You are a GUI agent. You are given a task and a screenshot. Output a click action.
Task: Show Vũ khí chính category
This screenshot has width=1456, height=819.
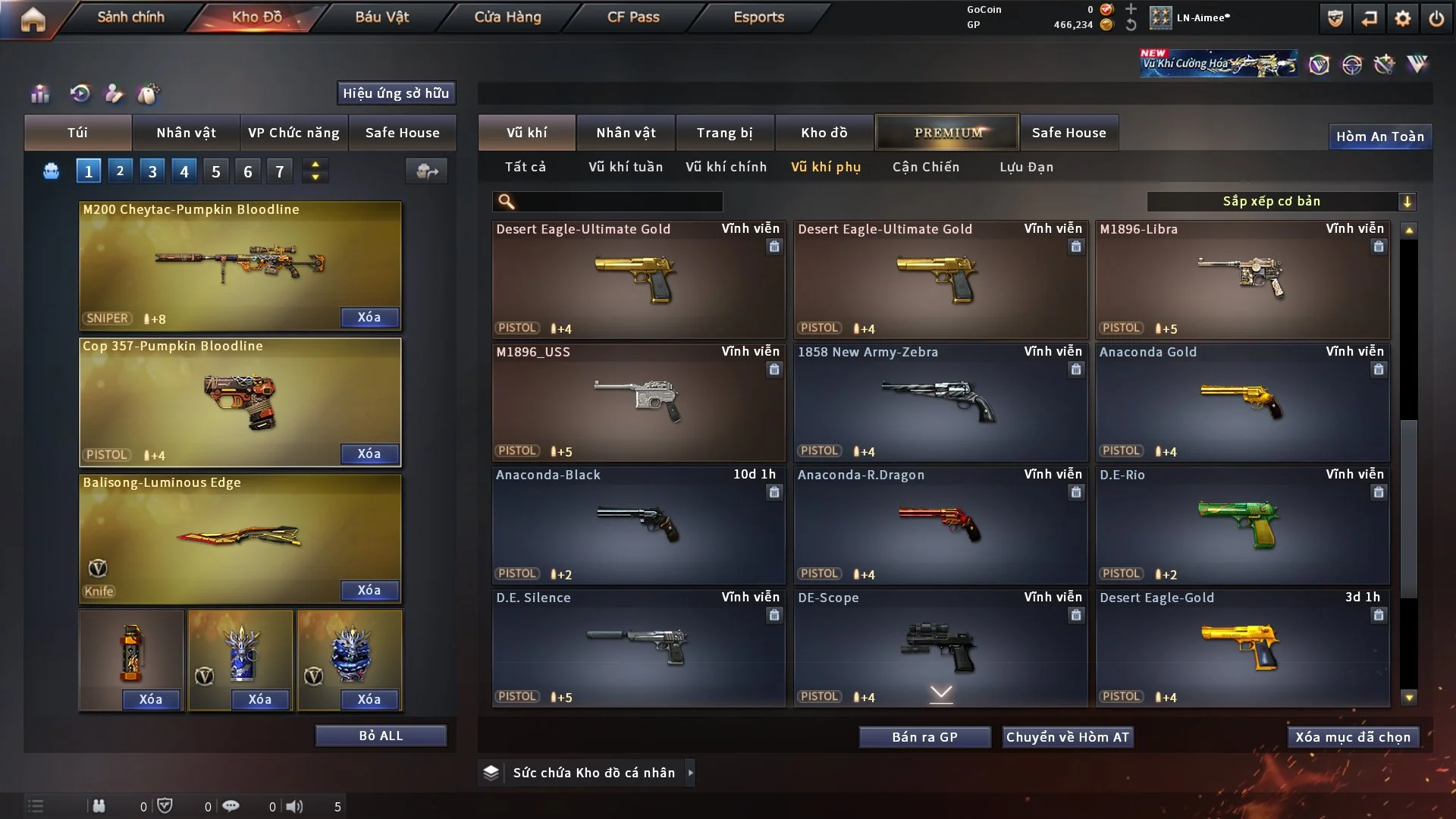726,167
